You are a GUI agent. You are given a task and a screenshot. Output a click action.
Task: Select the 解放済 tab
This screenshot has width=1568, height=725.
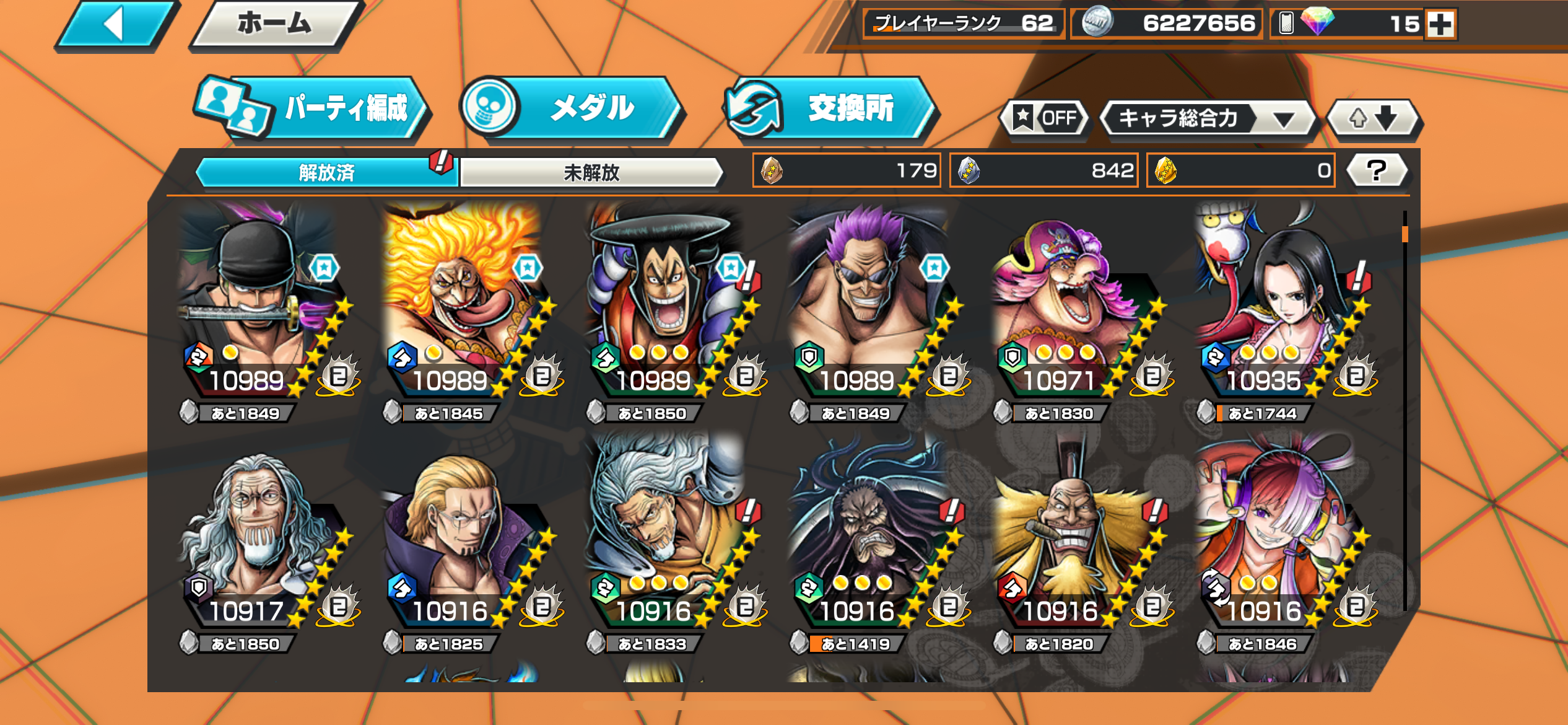[x=326, y=172]
